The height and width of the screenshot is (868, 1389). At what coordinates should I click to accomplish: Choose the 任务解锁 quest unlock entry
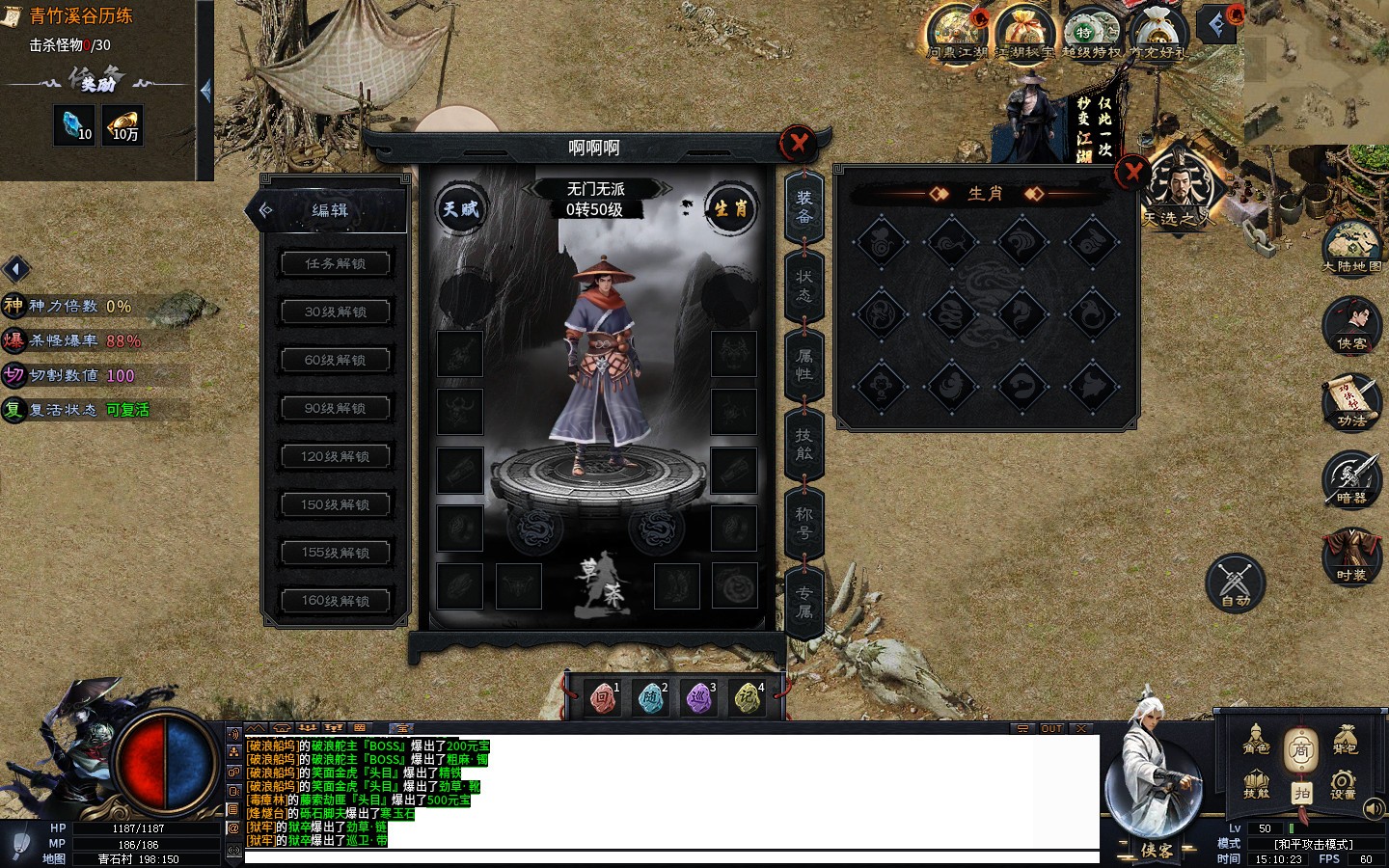point(336,263)
